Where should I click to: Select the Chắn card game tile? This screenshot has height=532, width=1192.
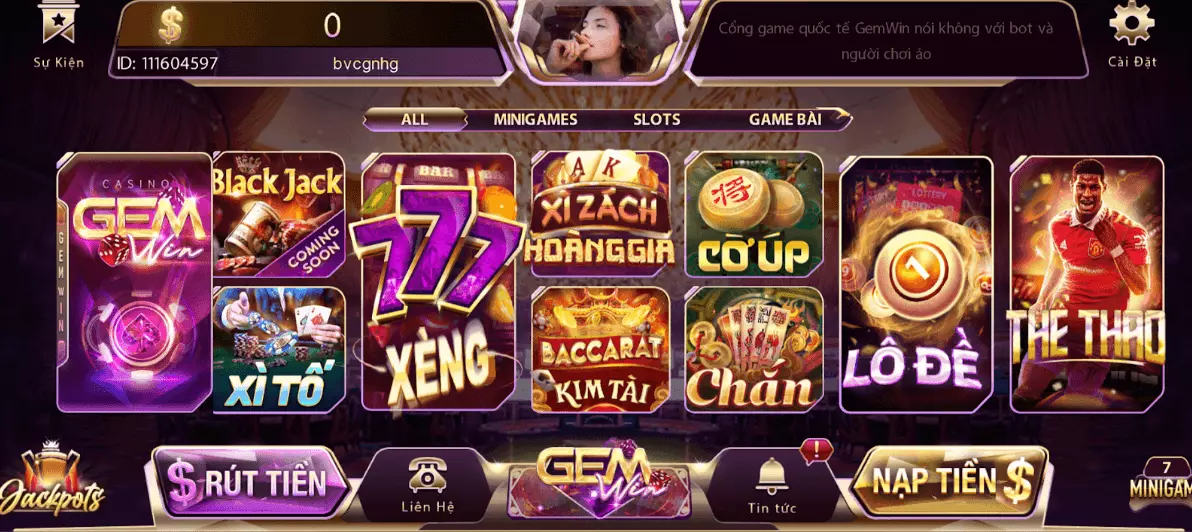tap(753, 349)
